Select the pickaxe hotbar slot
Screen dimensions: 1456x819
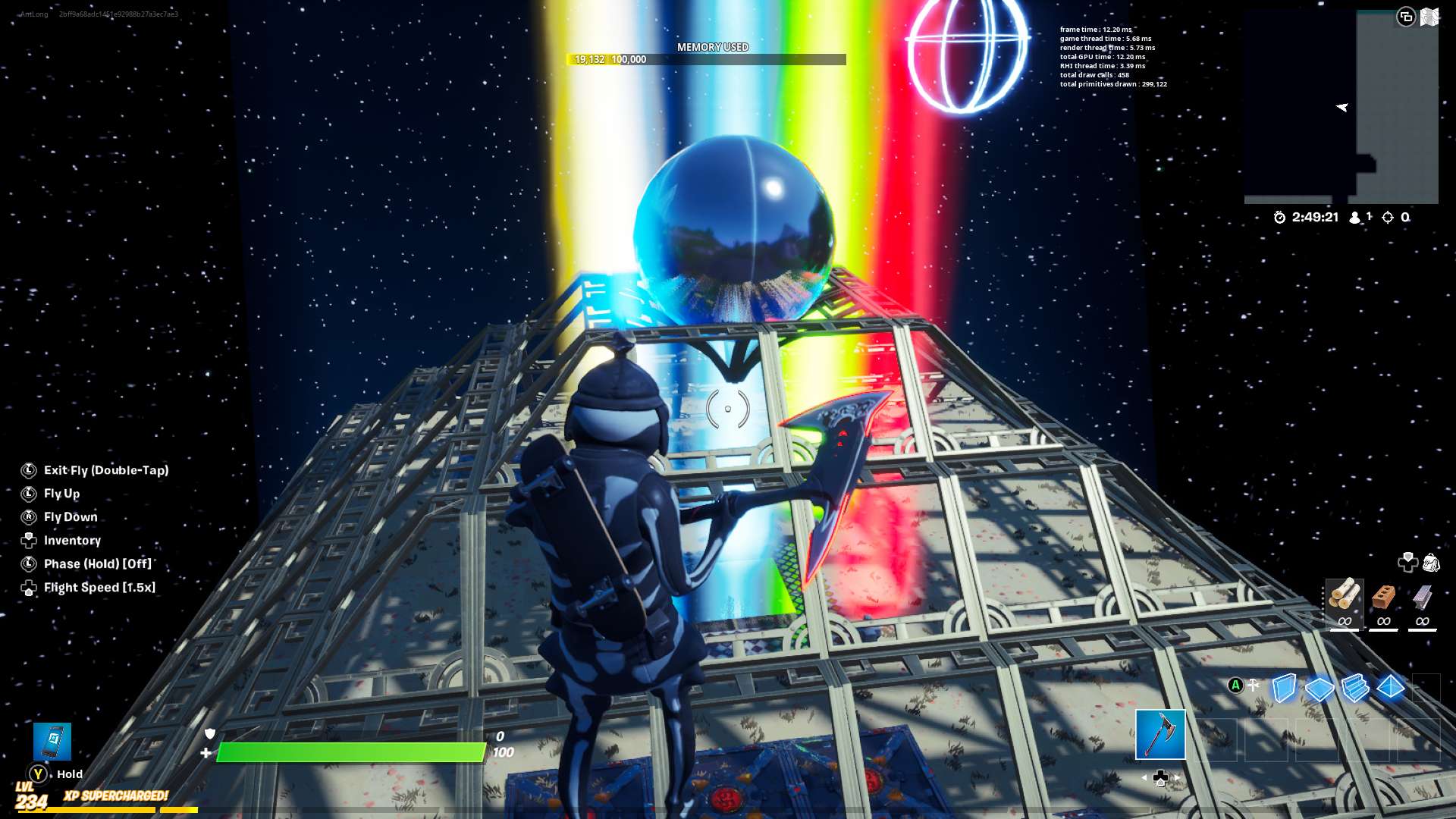[1160, 735]
